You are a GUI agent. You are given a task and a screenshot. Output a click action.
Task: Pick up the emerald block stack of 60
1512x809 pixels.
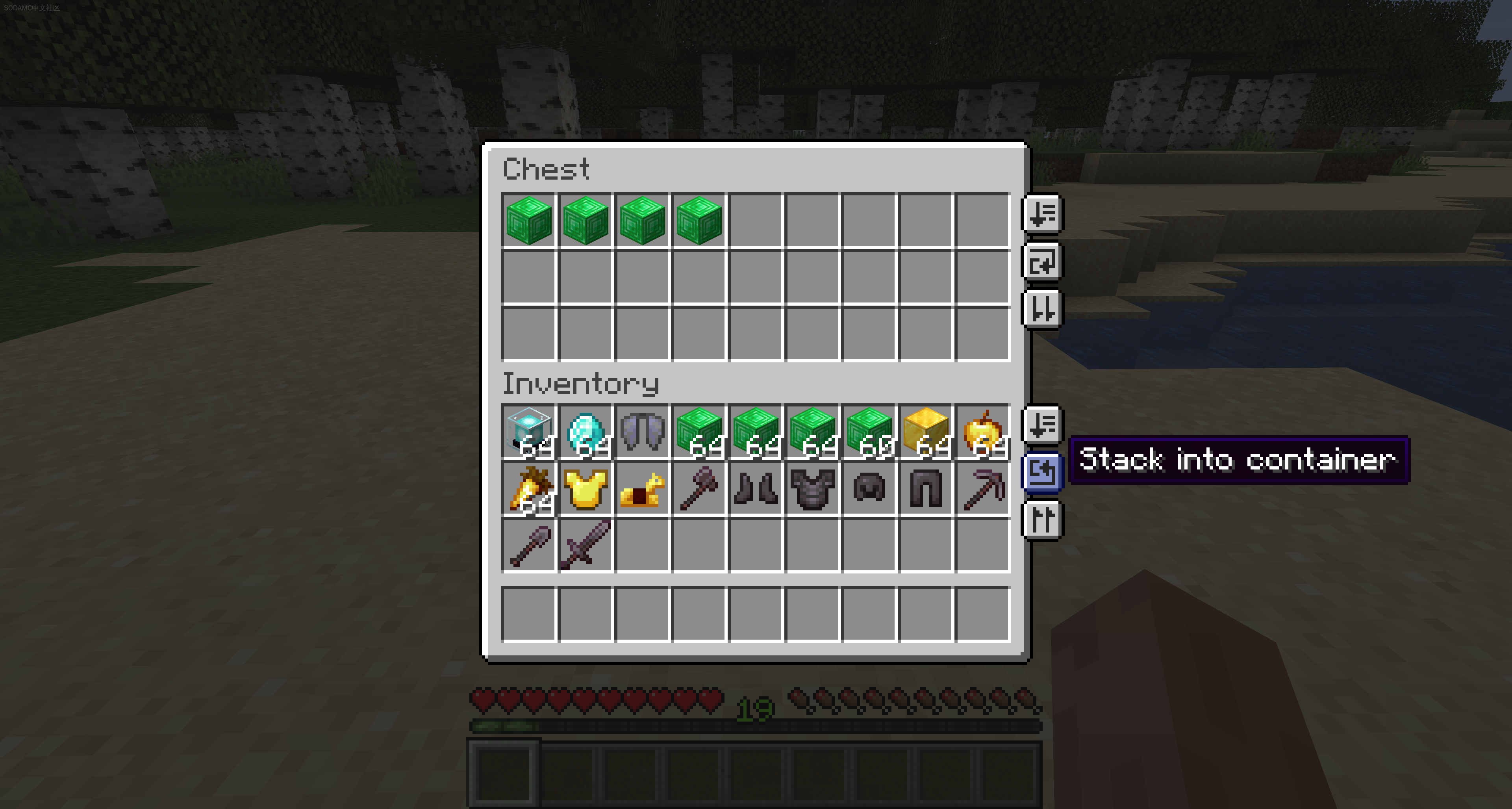tap(869, 432)
